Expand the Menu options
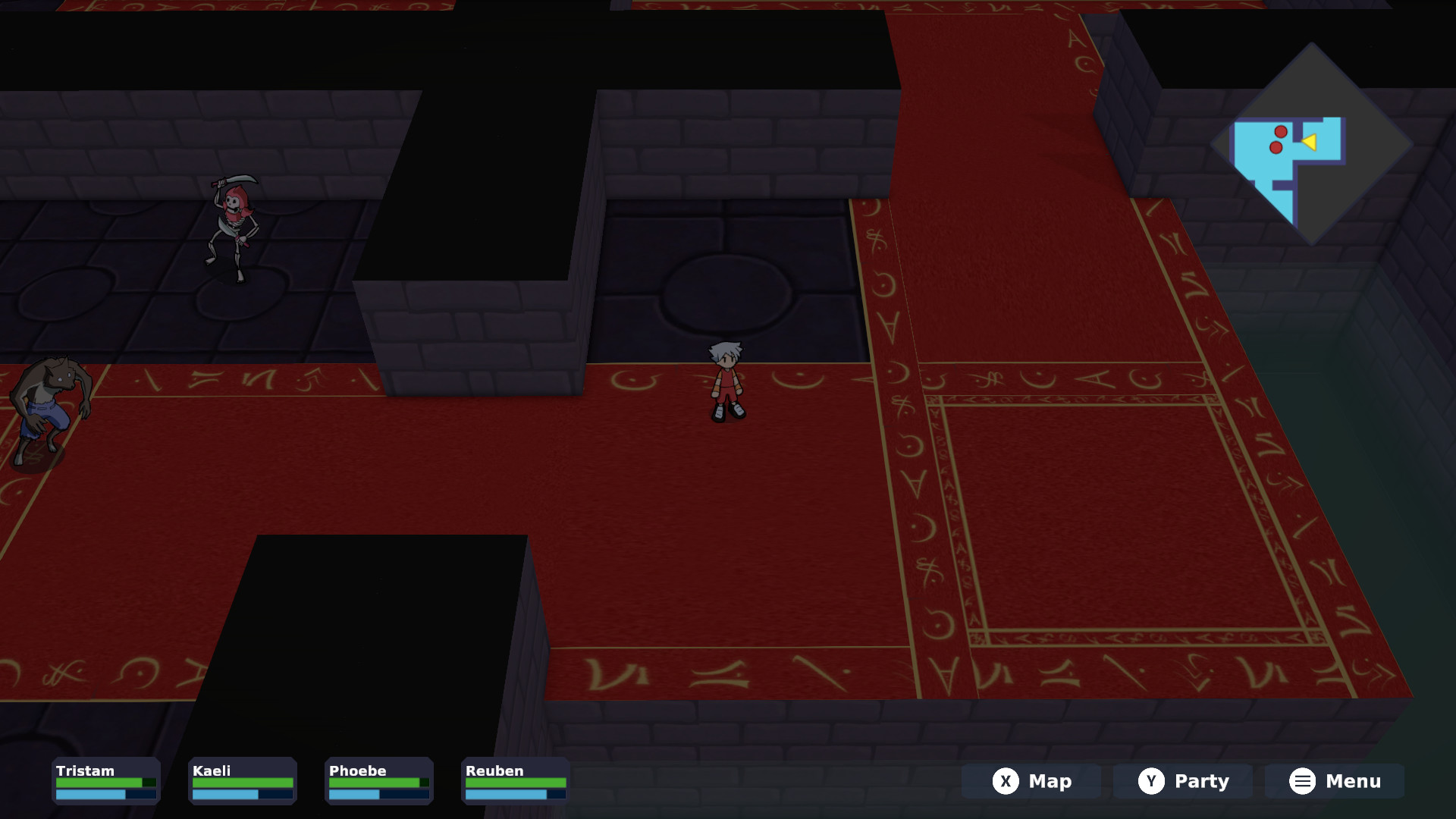 point(1335,780)
